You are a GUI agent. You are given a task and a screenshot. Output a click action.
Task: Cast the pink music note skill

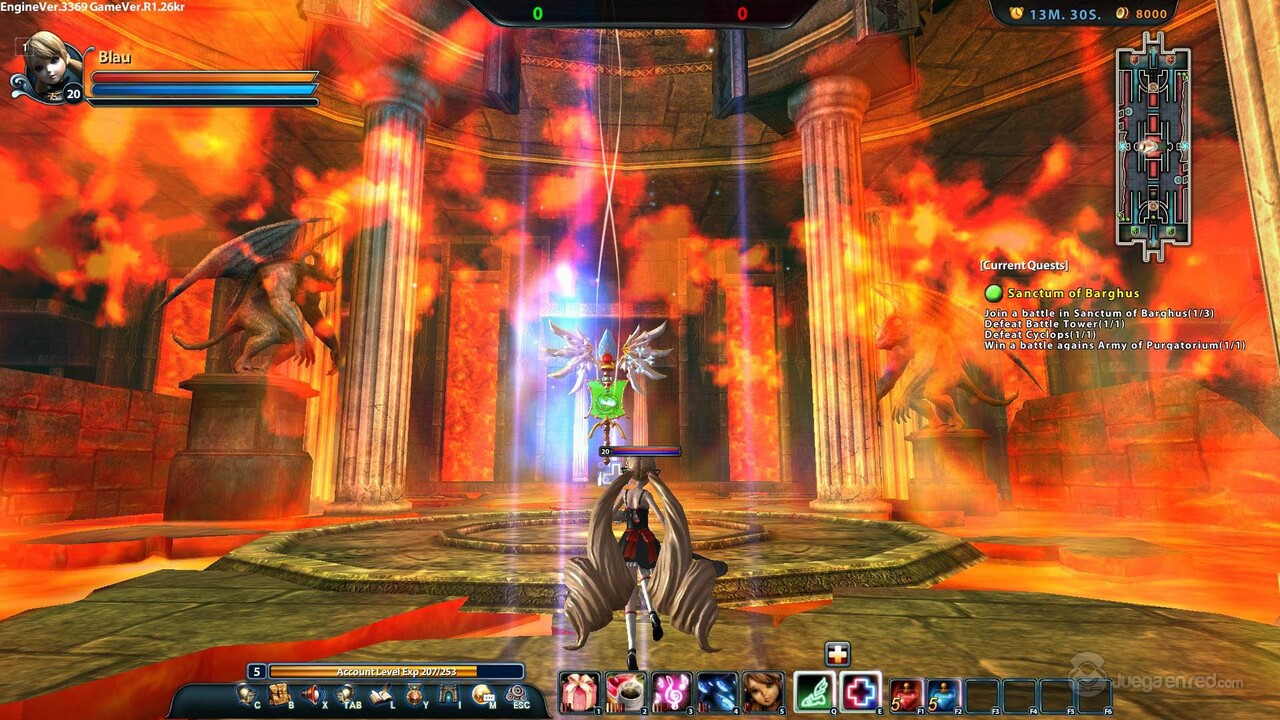pos(671,691)
